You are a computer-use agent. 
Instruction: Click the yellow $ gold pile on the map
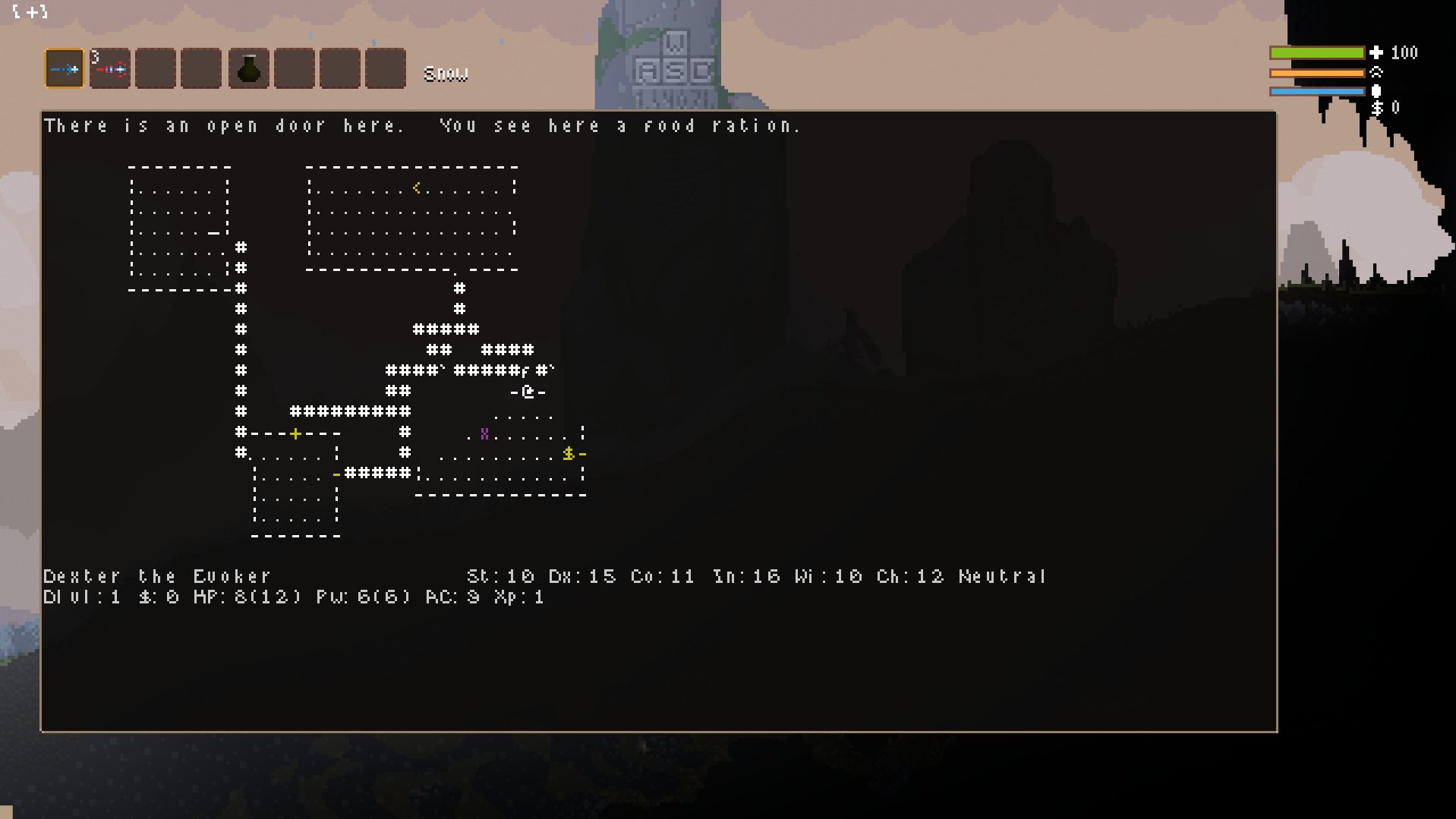568,454
